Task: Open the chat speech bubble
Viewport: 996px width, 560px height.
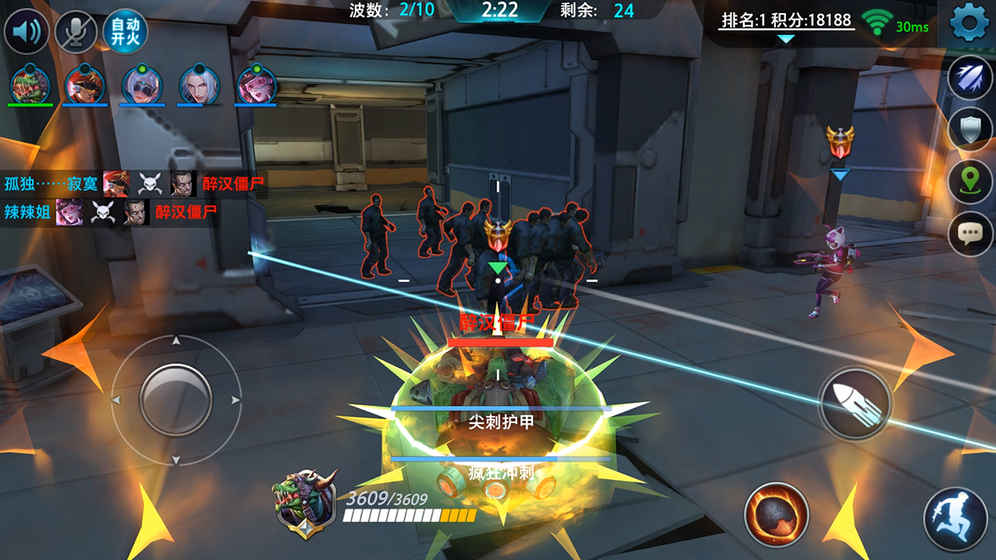Action: tap(969, 234)
